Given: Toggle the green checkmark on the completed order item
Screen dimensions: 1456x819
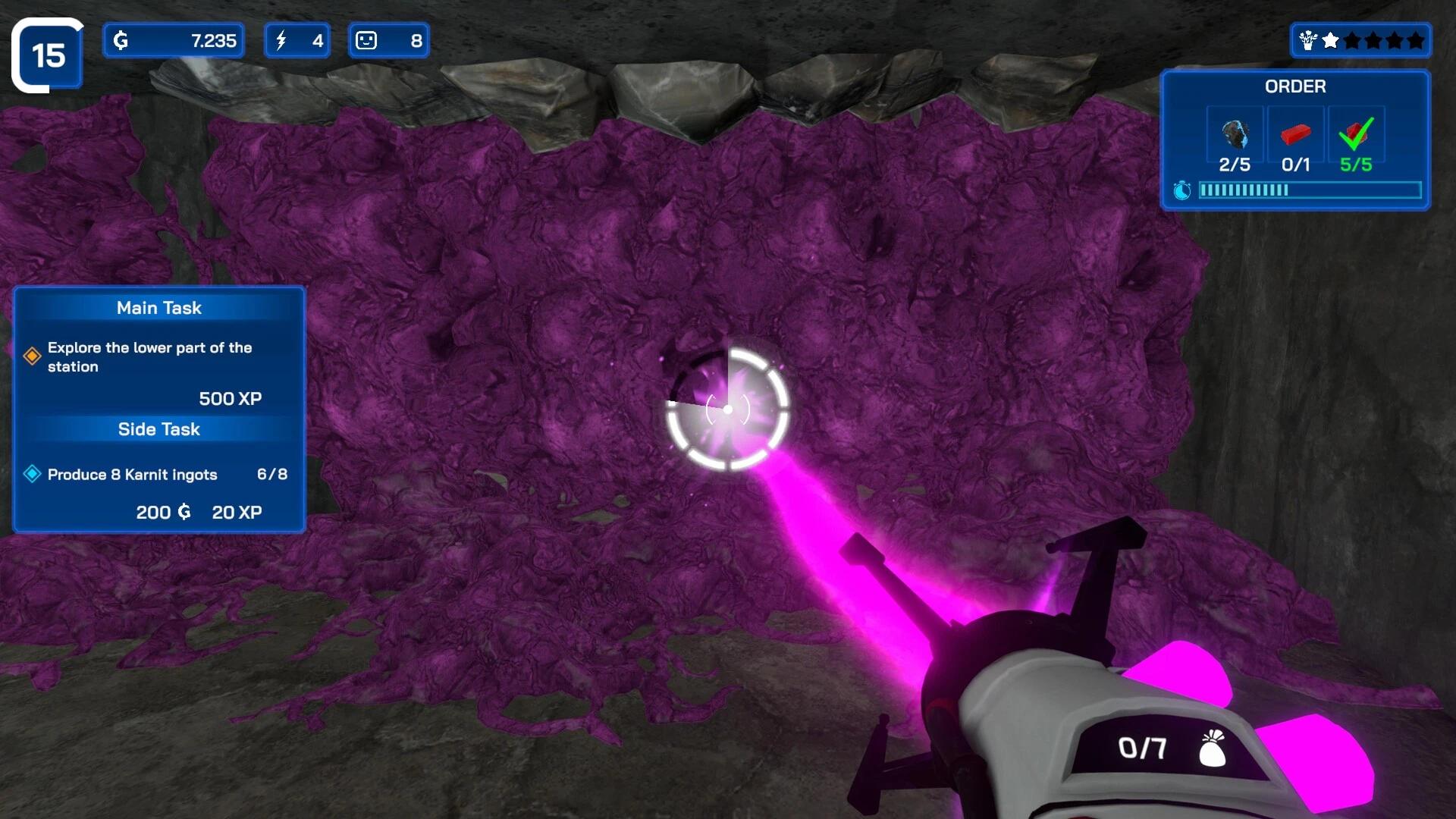Looking at the screenshot, I should 1354,134.
